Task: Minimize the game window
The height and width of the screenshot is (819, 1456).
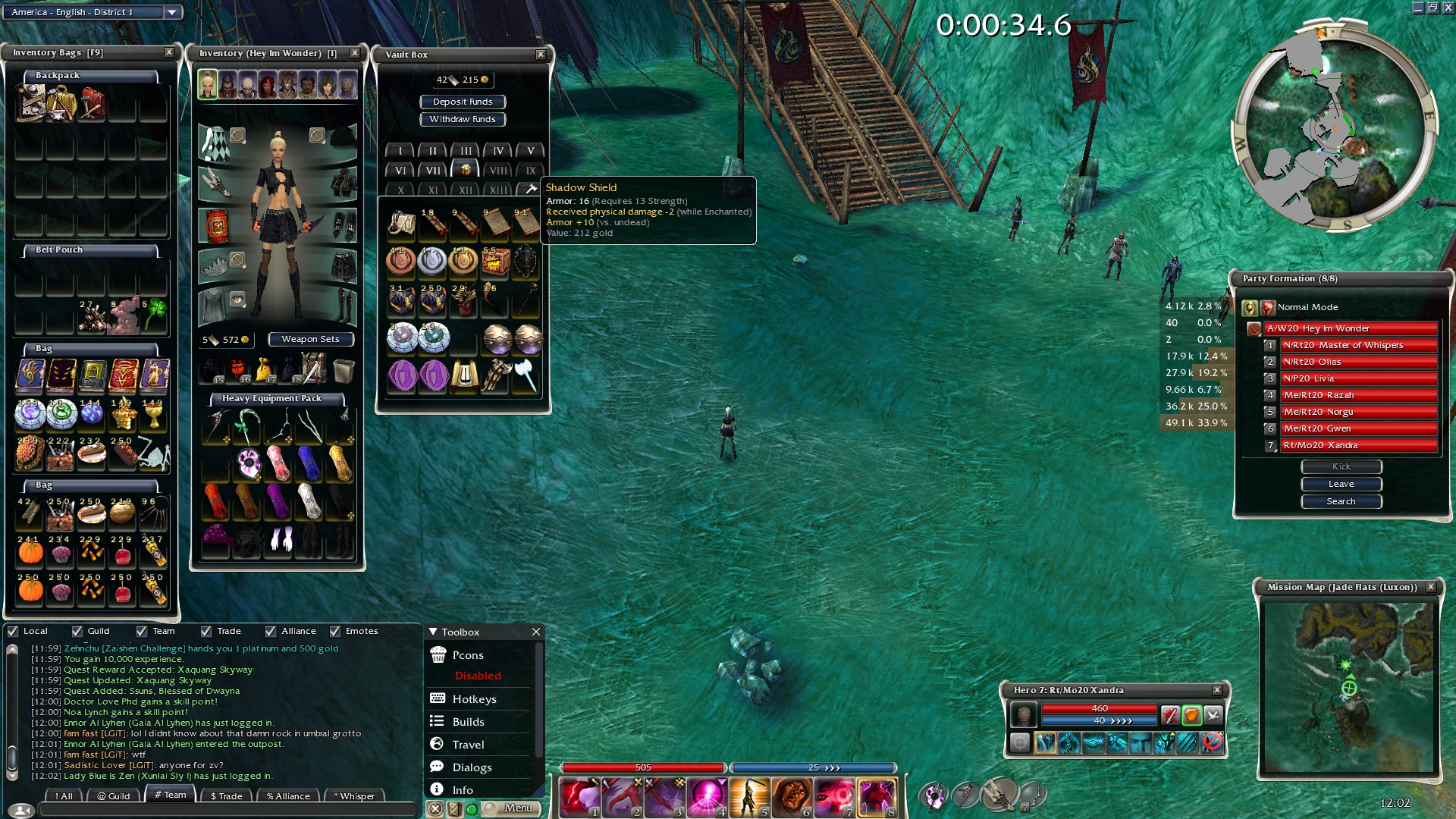Action: click(1417, 8)
